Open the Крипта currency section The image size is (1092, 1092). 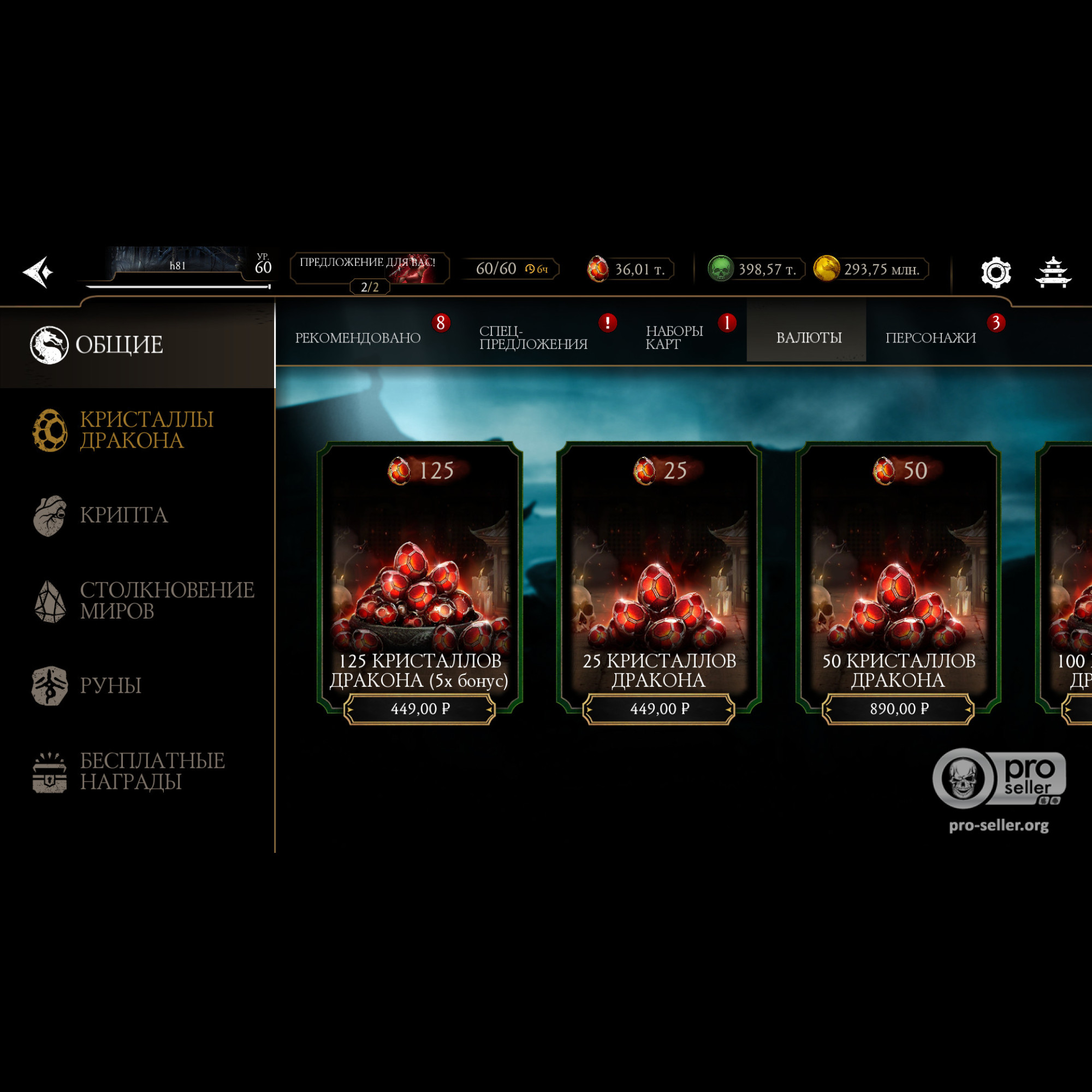tap(123, 515)
